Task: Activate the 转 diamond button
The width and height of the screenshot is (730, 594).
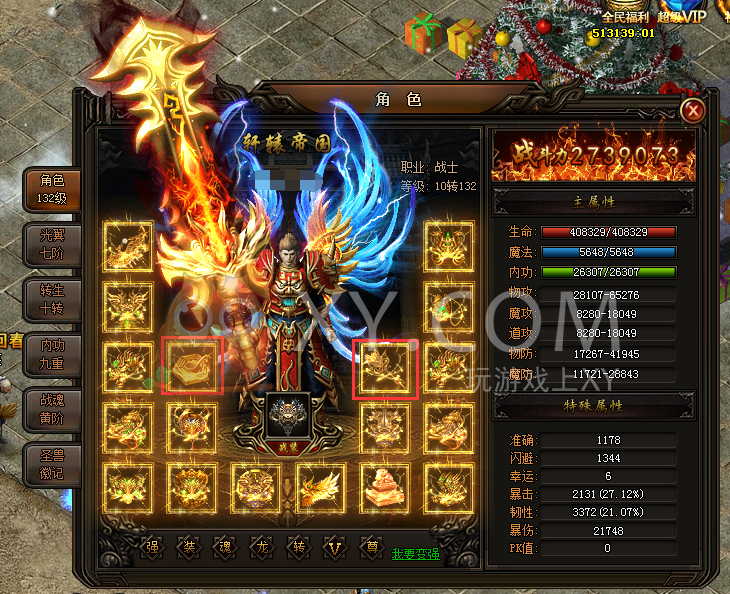Action: [298, 548]
